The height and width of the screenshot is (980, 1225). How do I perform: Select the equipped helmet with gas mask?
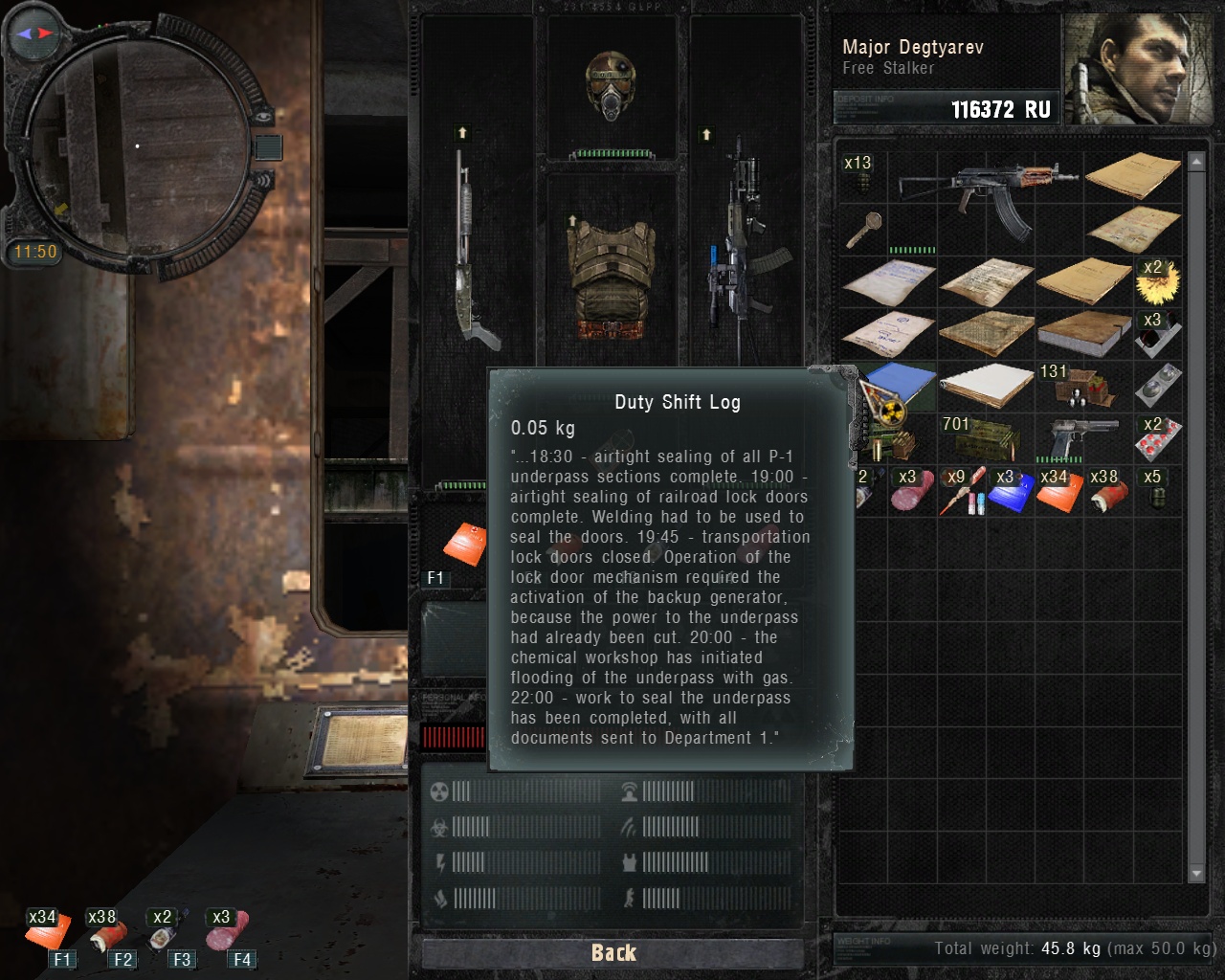(612, 88)
